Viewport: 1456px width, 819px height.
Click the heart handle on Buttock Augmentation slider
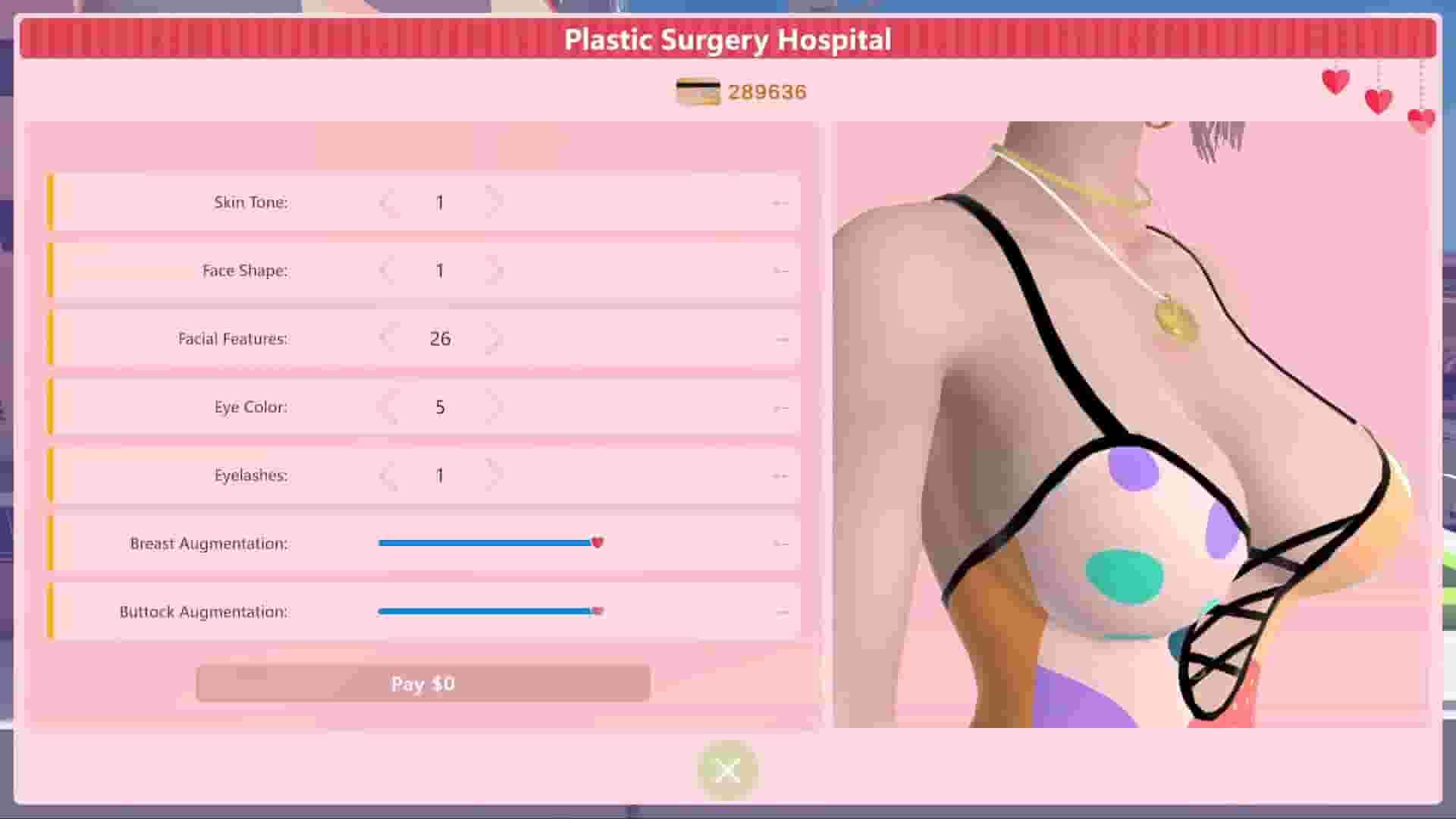(598, 610)
